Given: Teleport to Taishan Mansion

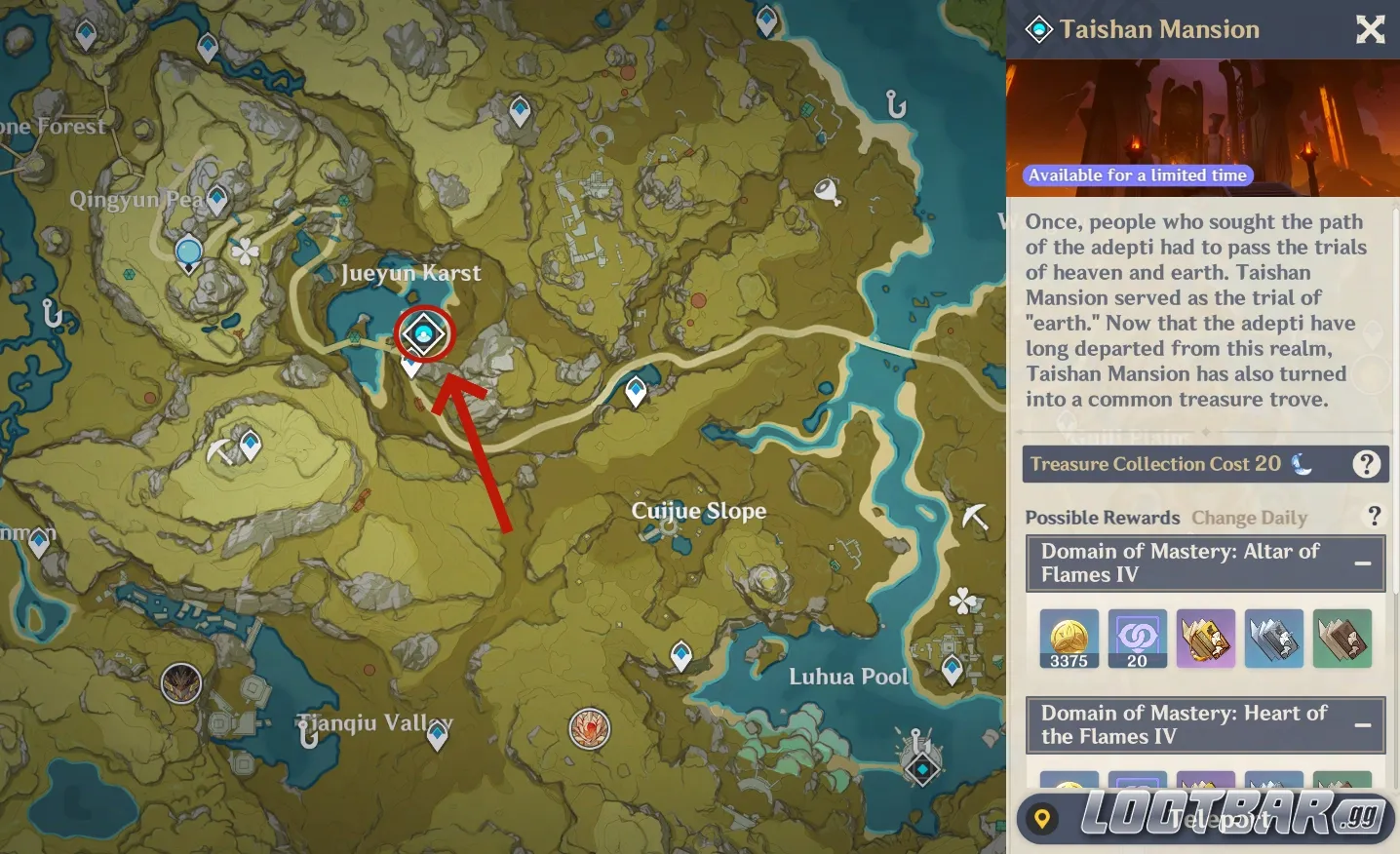Looking at the screenshot, I should tap(1205, 819).
